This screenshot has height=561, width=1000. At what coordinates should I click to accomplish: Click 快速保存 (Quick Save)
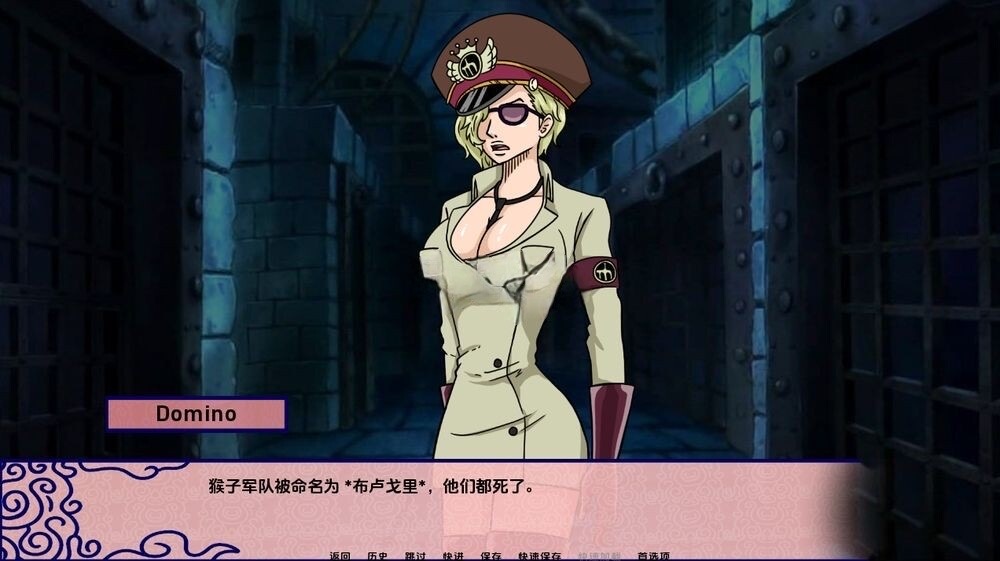pos(539,556)
